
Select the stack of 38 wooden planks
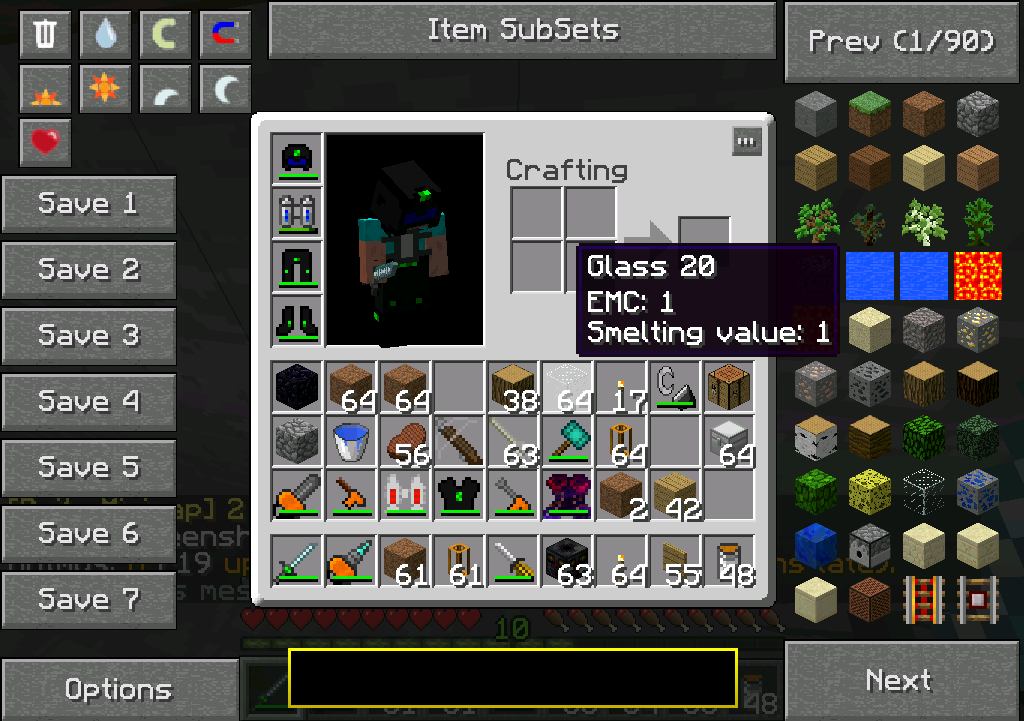pyautogui.click(x=513, y=387)
